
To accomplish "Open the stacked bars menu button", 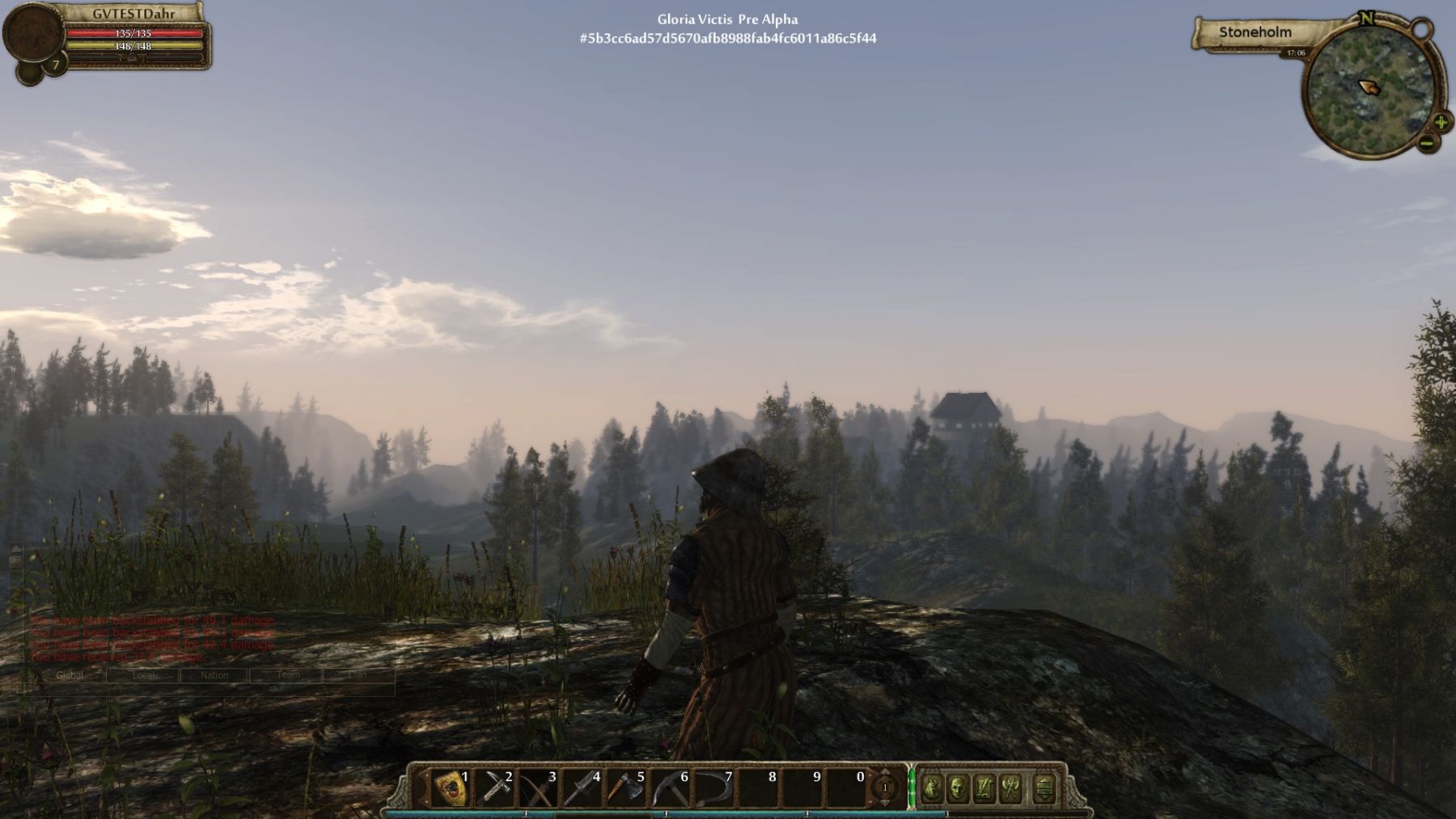I will (x=1044, y=788).
